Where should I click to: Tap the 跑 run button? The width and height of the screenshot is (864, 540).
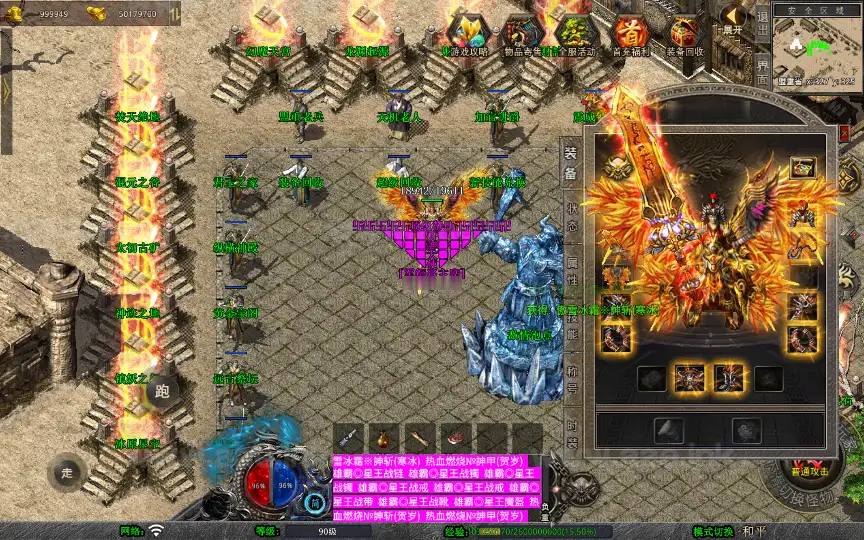coord(163,391)
